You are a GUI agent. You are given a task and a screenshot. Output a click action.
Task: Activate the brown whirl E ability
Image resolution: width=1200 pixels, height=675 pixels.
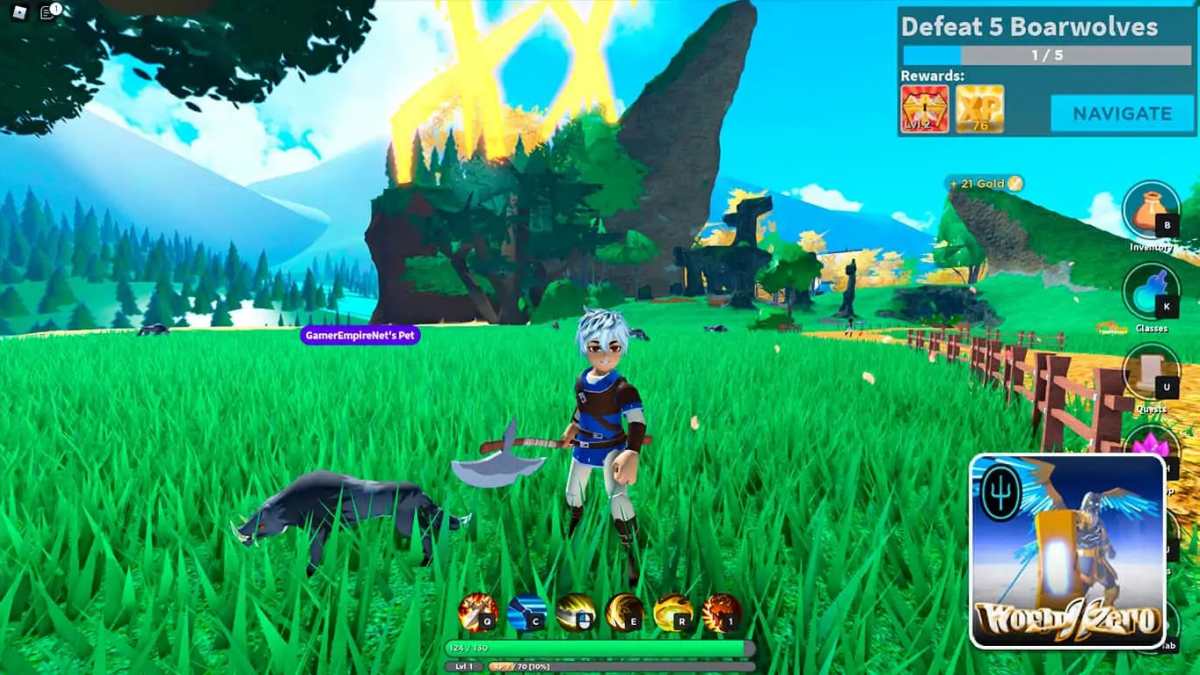624,612
